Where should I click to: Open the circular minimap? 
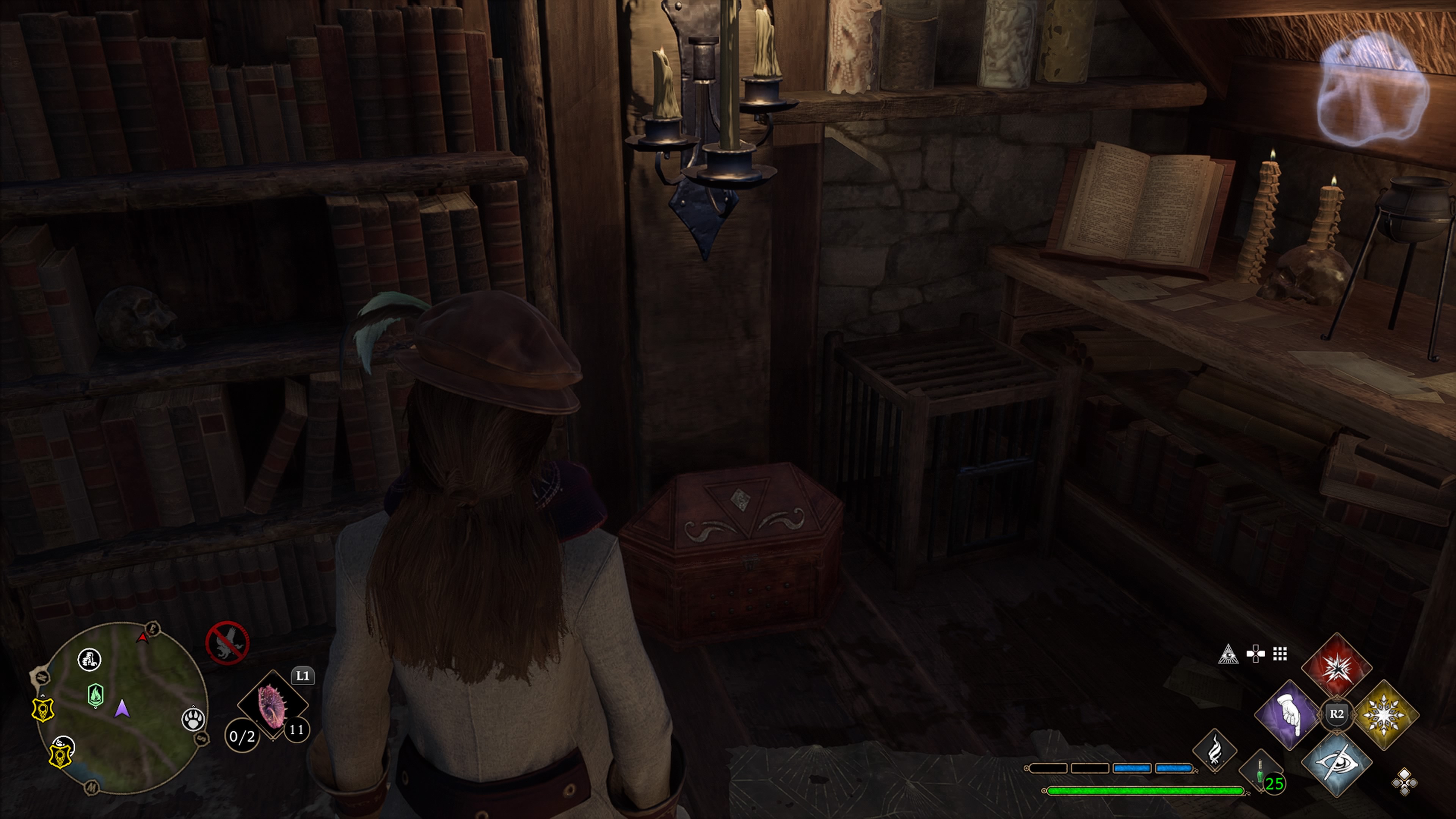point(121,707)
